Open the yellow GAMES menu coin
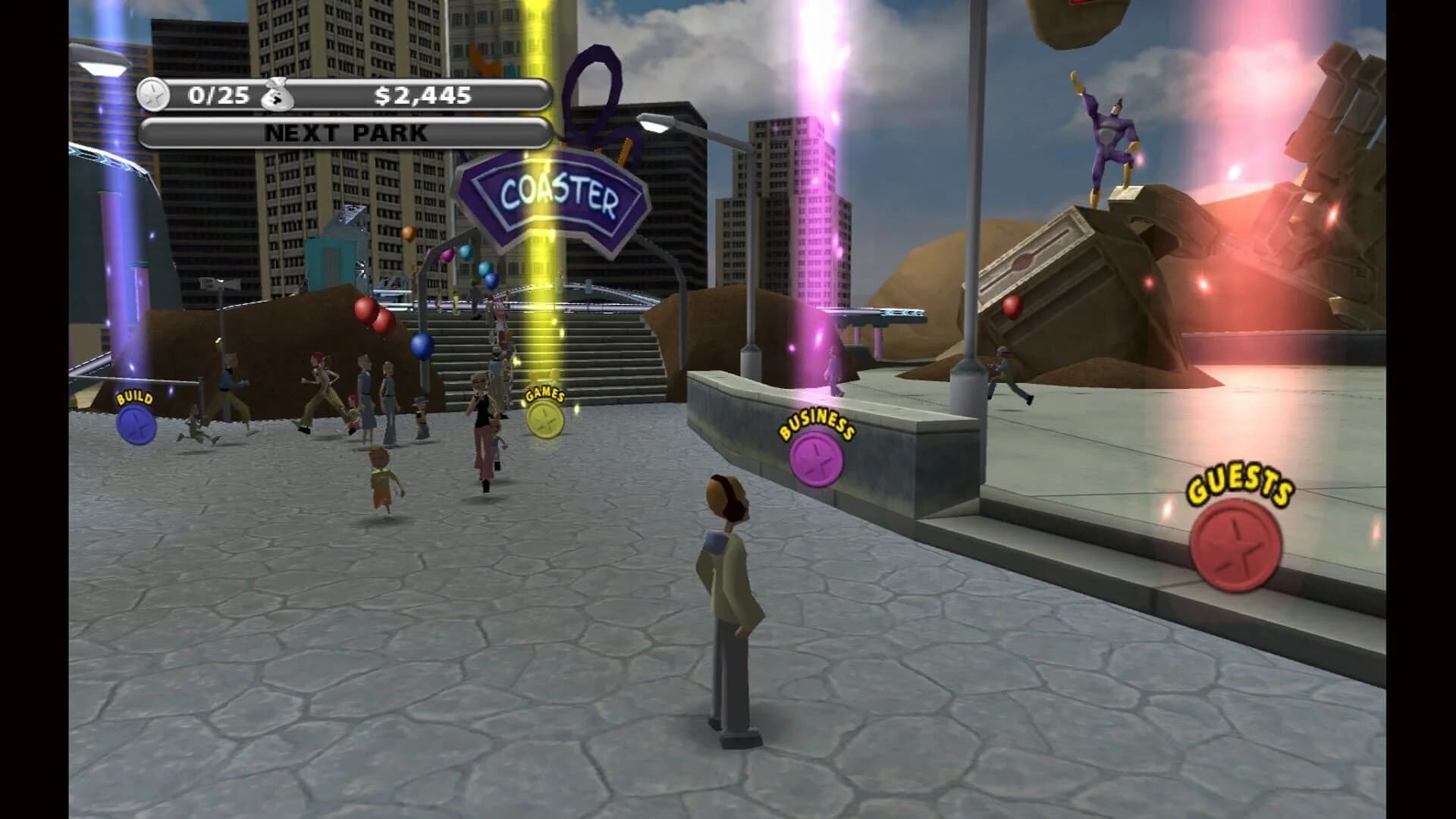 coord(544,418)
